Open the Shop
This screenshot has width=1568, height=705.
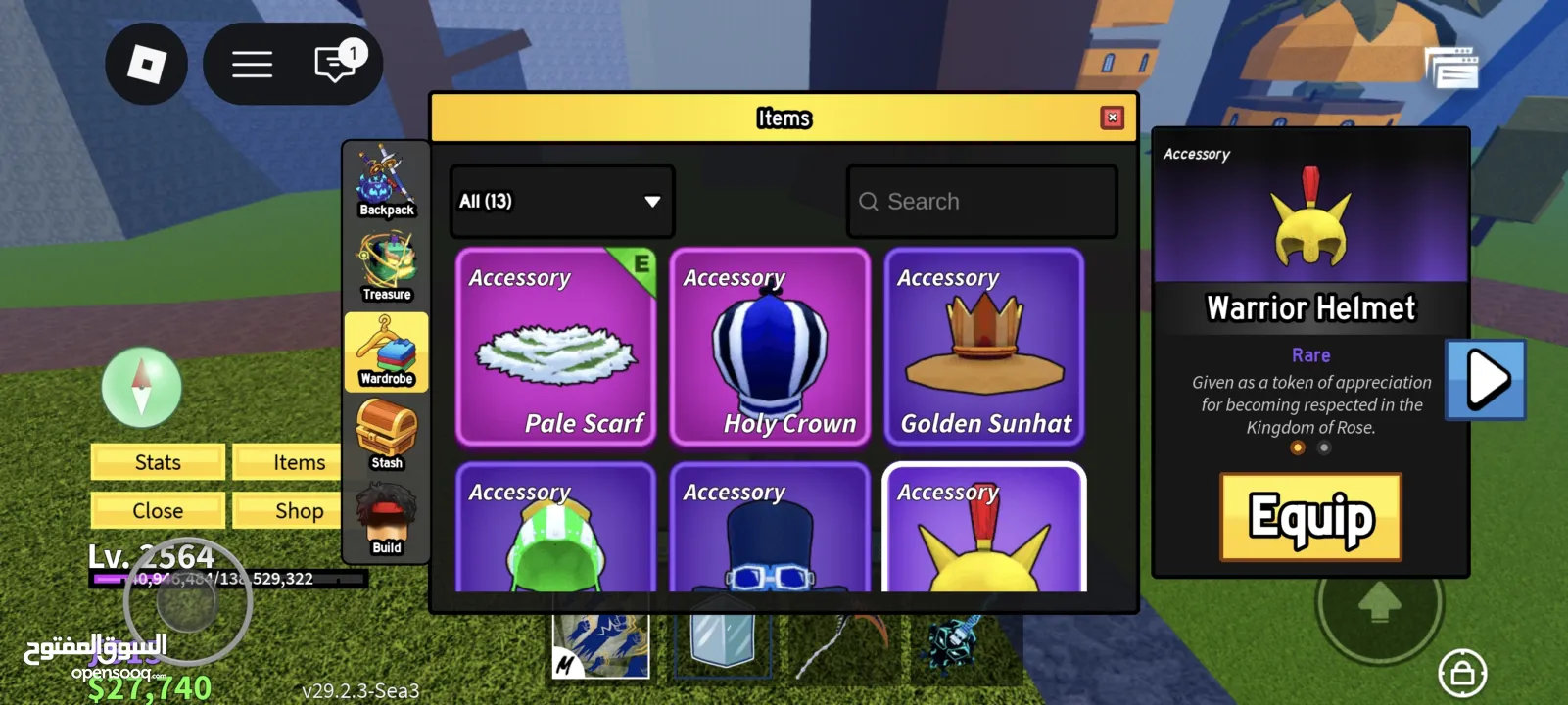click(x=299, y=510)
